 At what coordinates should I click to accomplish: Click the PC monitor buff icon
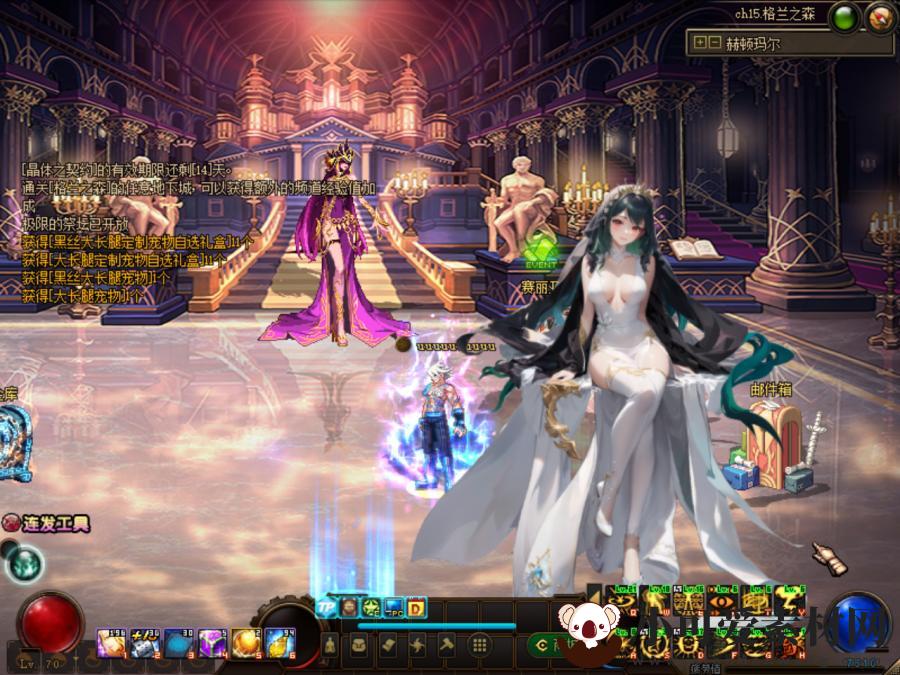pyautogui.click(x=393, y=607)
